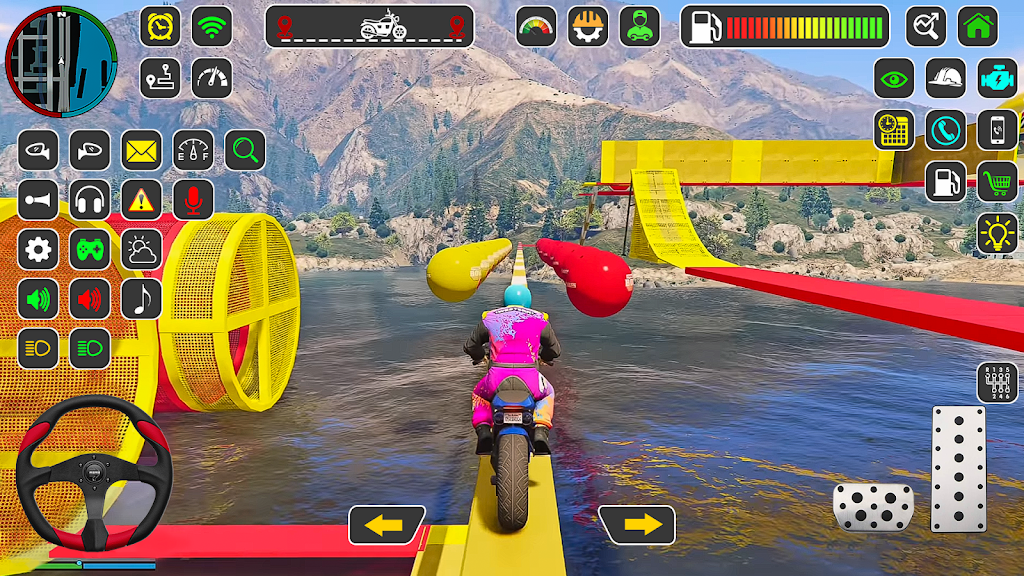Select the green gamepad controls icon
Screen dimensions: 1024x576
[x=90, y=249]
